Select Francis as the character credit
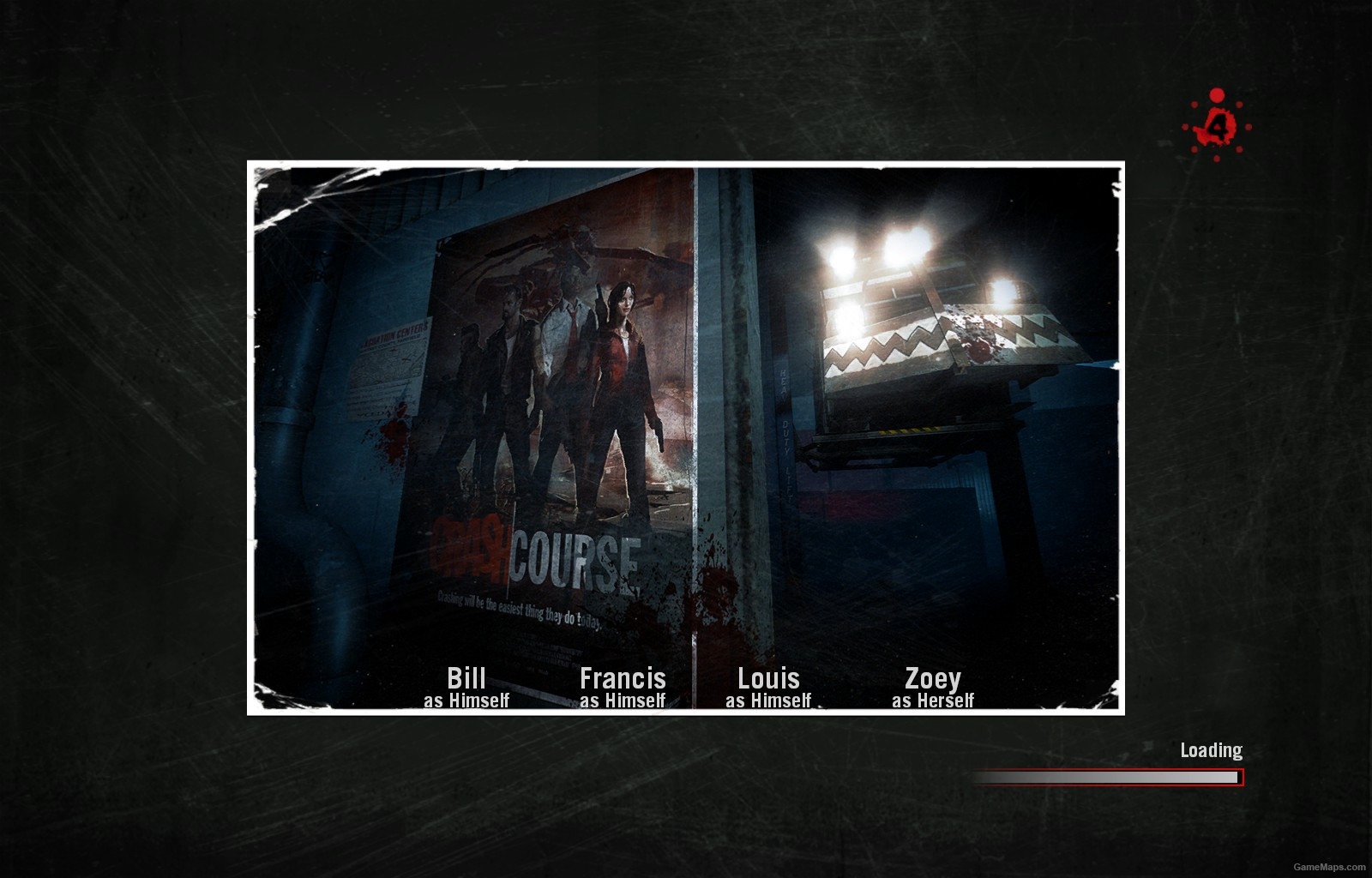This screenshot has height=878, width=1372. 623,678
